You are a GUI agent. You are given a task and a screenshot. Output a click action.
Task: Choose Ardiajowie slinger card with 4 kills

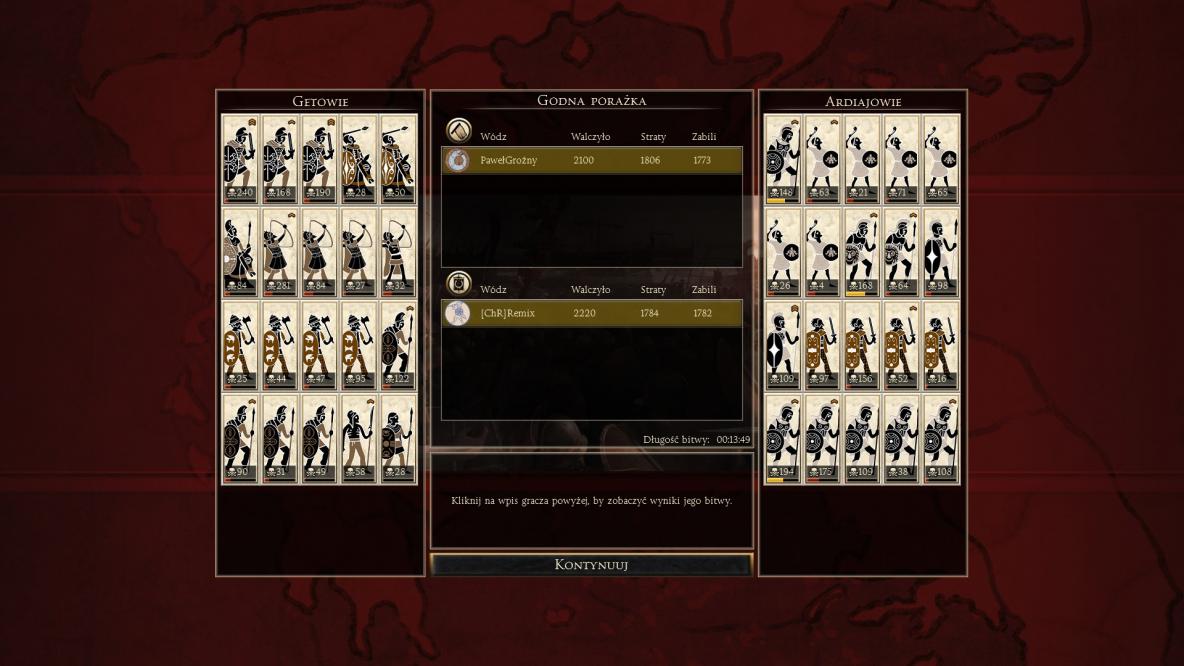click(823, 251)
